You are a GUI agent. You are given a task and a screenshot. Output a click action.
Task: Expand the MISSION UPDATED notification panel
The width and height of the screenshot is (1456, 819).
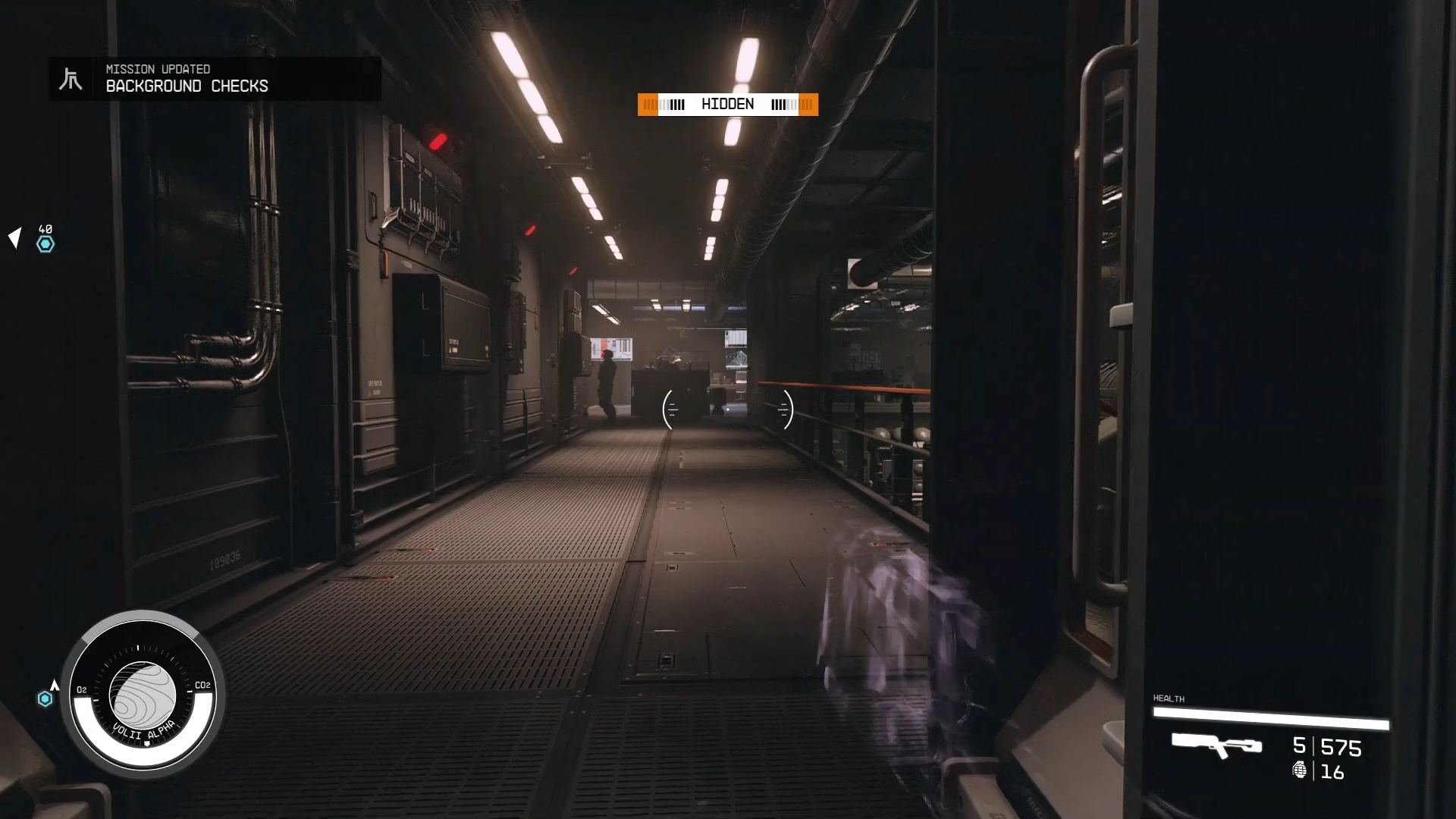coord(215,79)
